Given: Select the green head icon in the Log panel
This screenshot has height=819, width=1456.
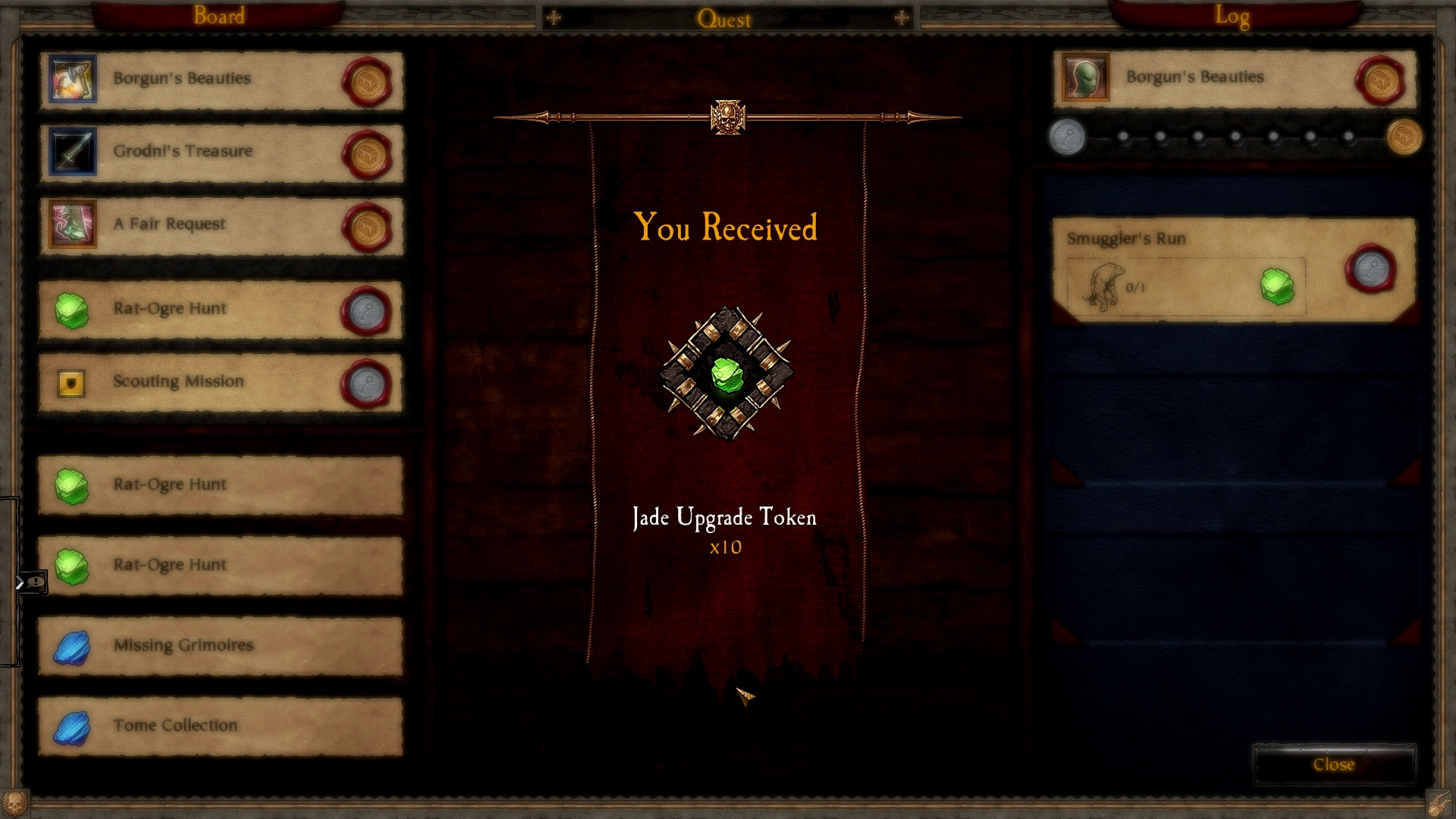Looking at the screenshot, I should [x=1087, y=78].
